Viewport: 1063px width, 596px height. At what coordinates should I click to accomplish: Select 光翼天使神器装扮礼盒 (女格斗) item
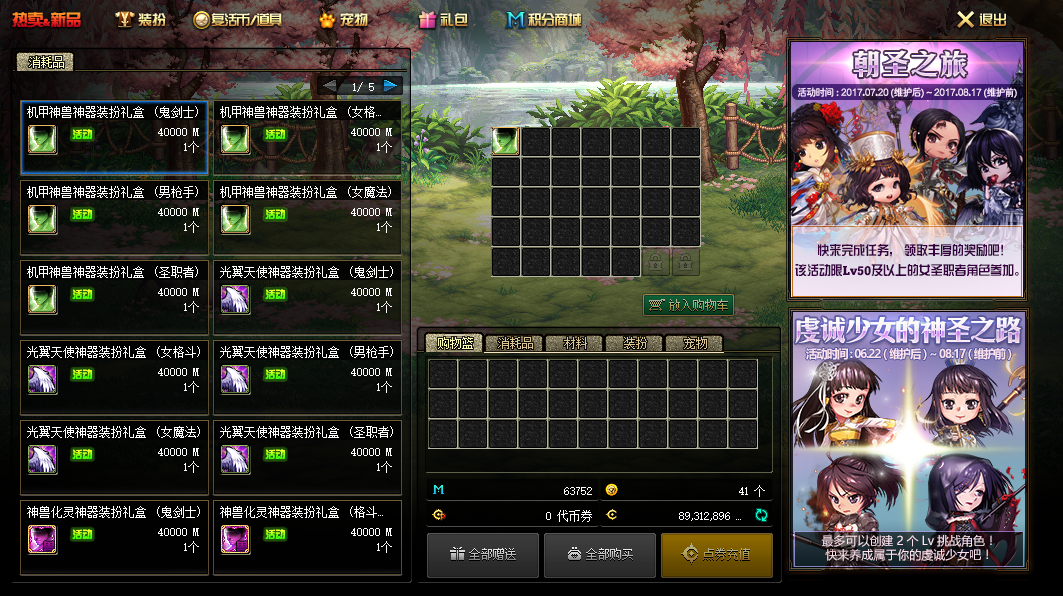[x=114, y=377]
